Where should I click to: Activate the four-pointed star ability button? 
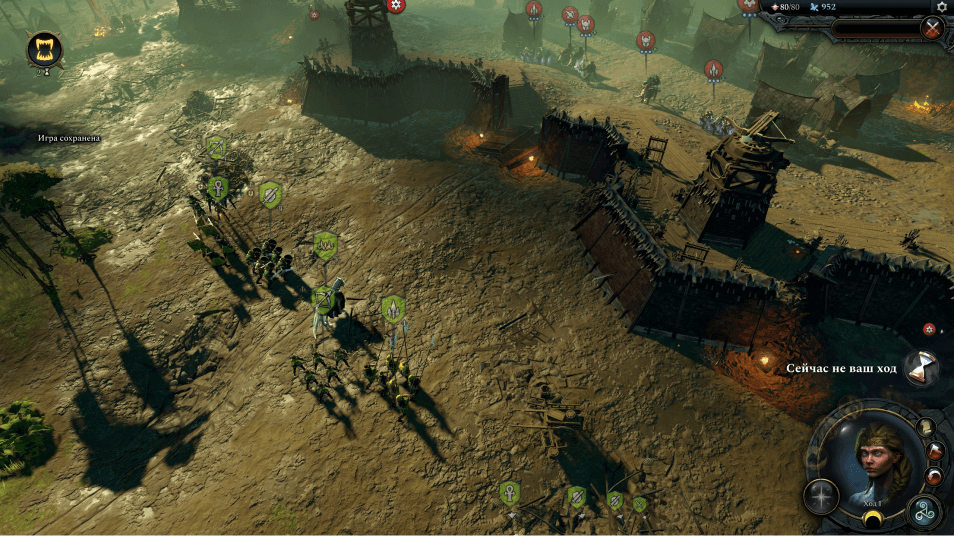click(821, 497)
